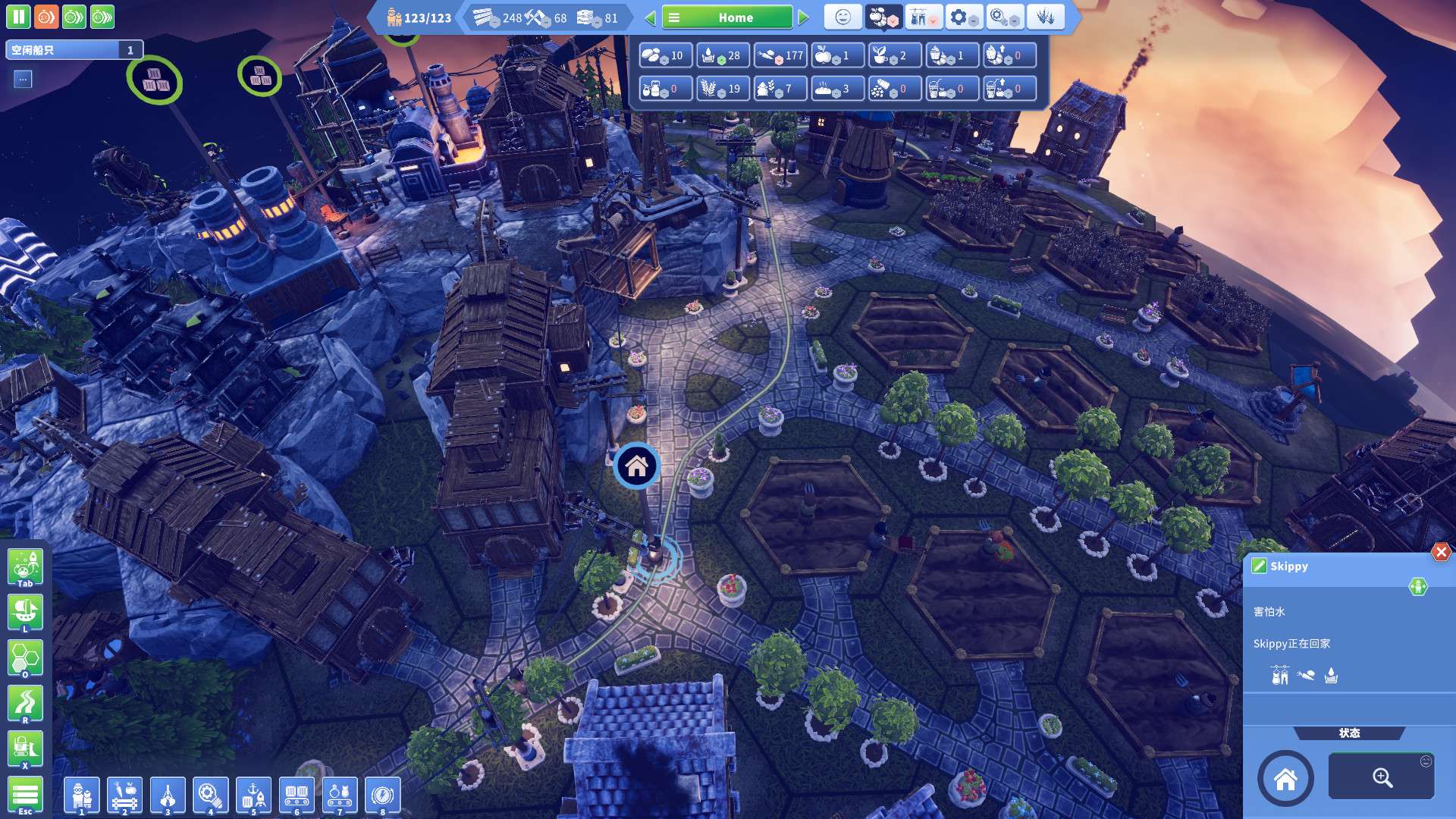
Task: Open the ship logistics menu
Action: (25, 612)
